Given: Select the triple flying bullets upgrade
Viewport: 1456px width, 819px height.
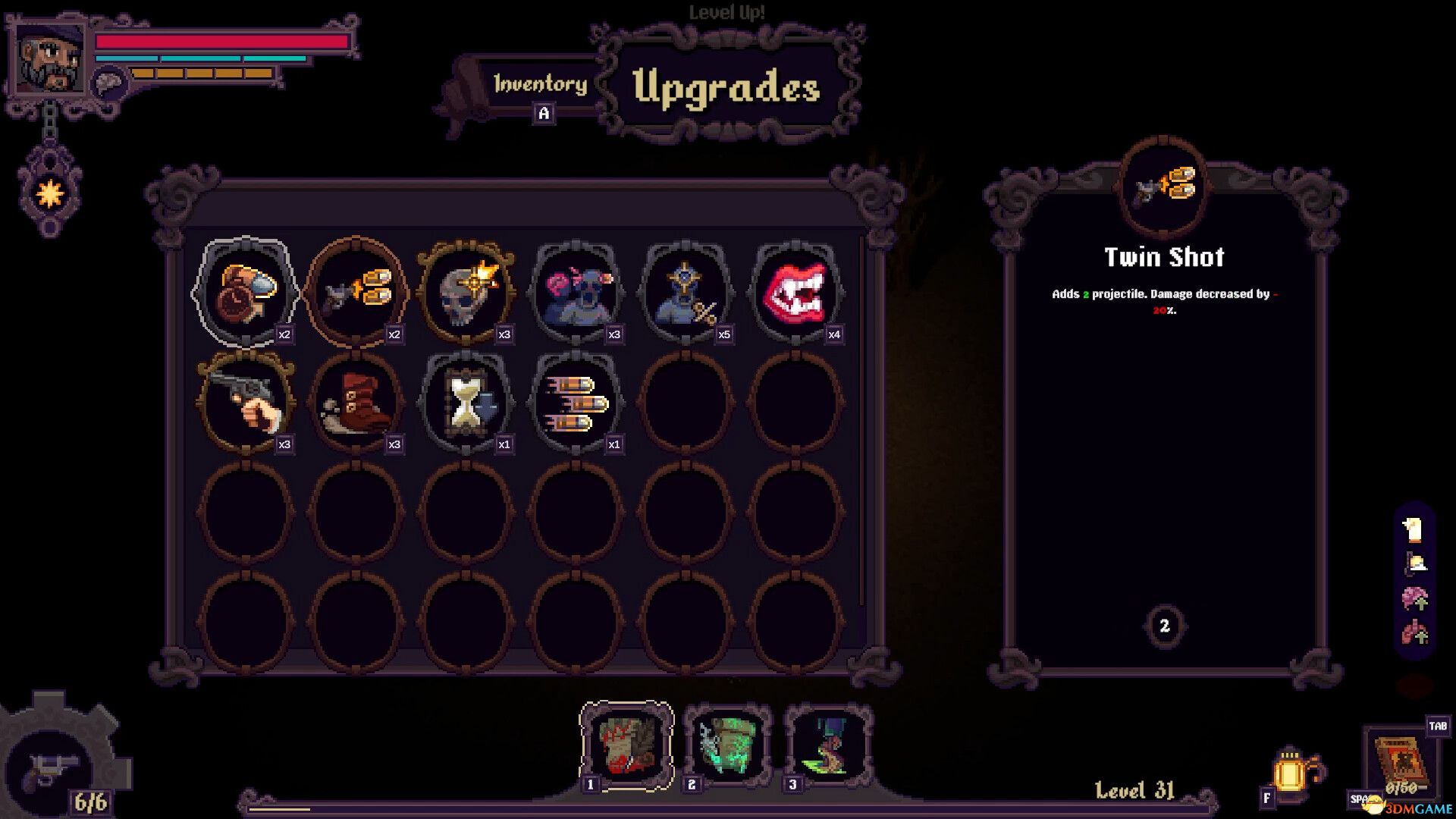Looking at the screenshot, I should (x=576, y=402).
